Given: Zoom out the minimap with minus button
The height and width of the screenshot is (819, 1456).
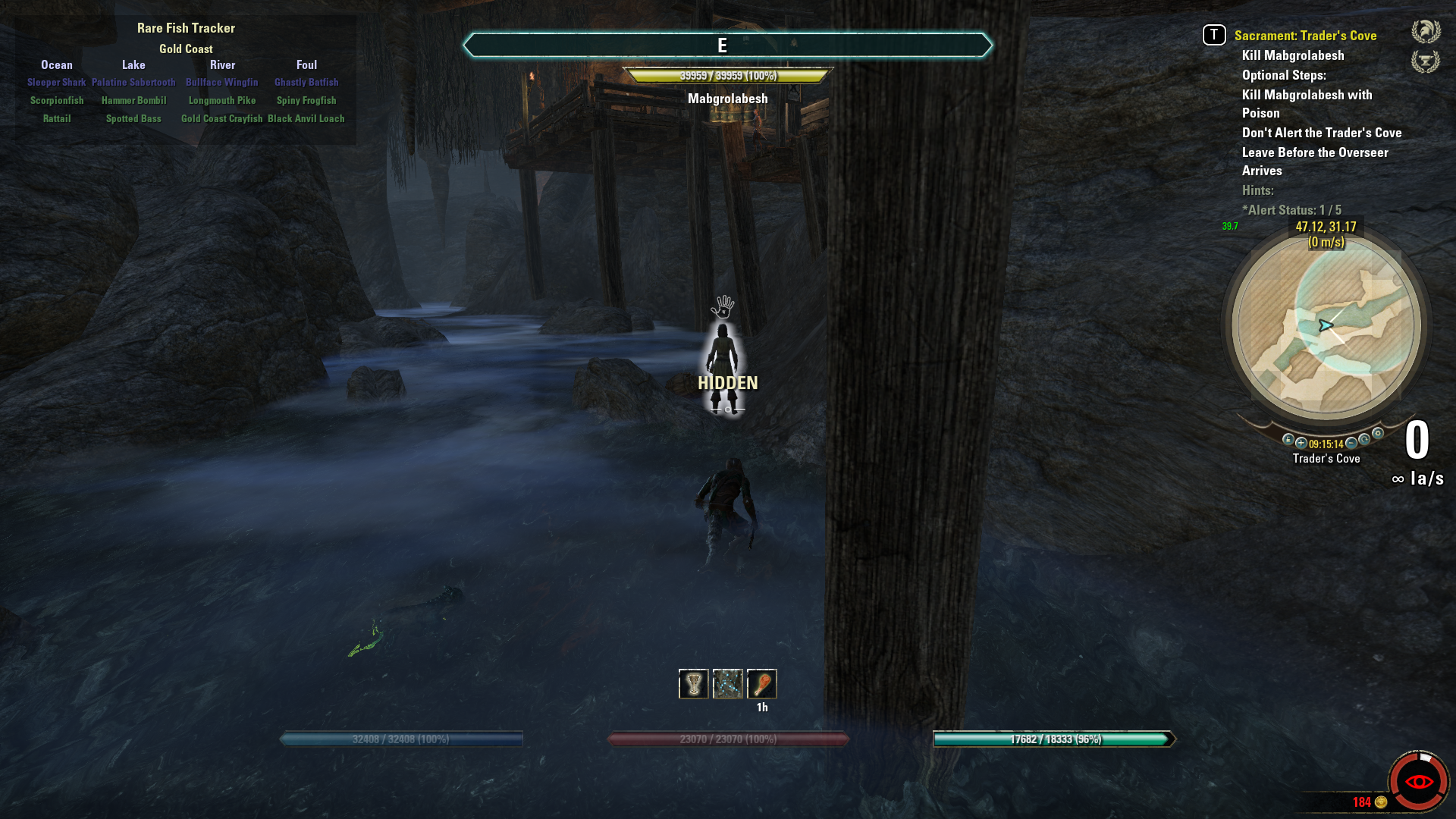Looking at the screenshot, I should pyautogui.click(x=1351, y=443).
